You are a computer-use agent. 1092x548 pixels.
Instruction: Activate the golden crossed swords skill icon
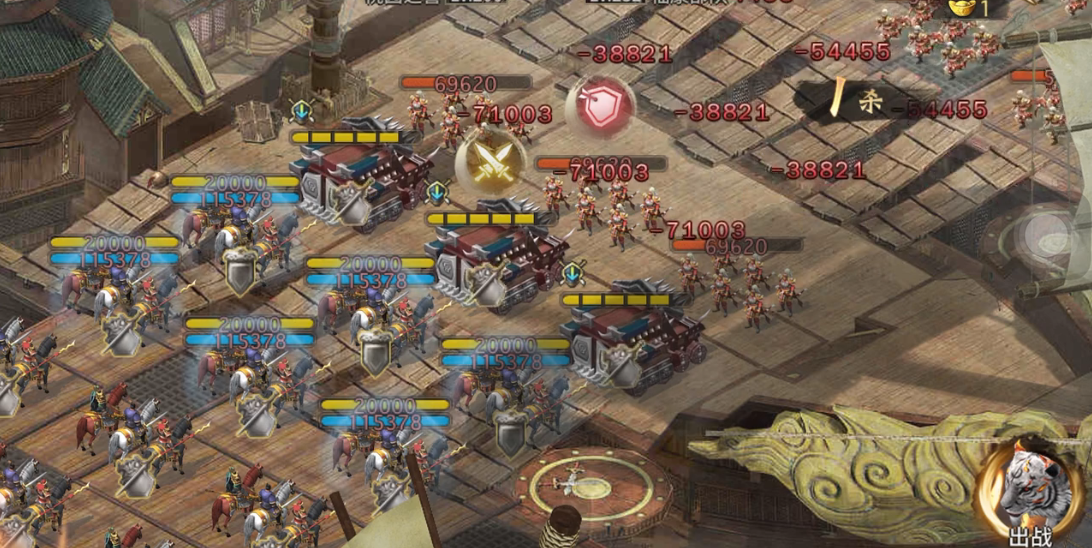[x=490, y=161]
